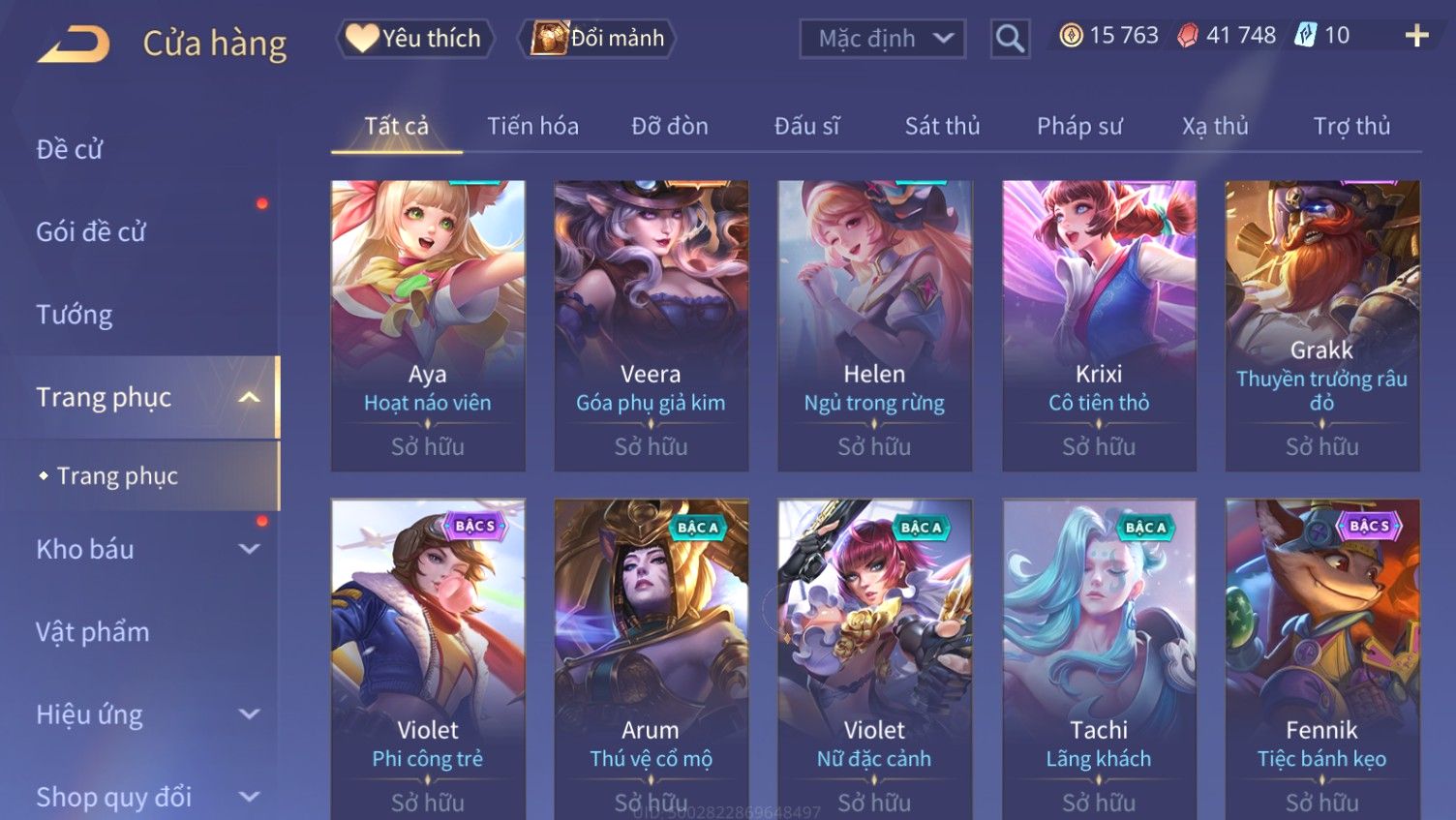Viewport: 1456px width, 820px height.
Task: Go to the Tướng heroes section
Action: coord(75,315)
